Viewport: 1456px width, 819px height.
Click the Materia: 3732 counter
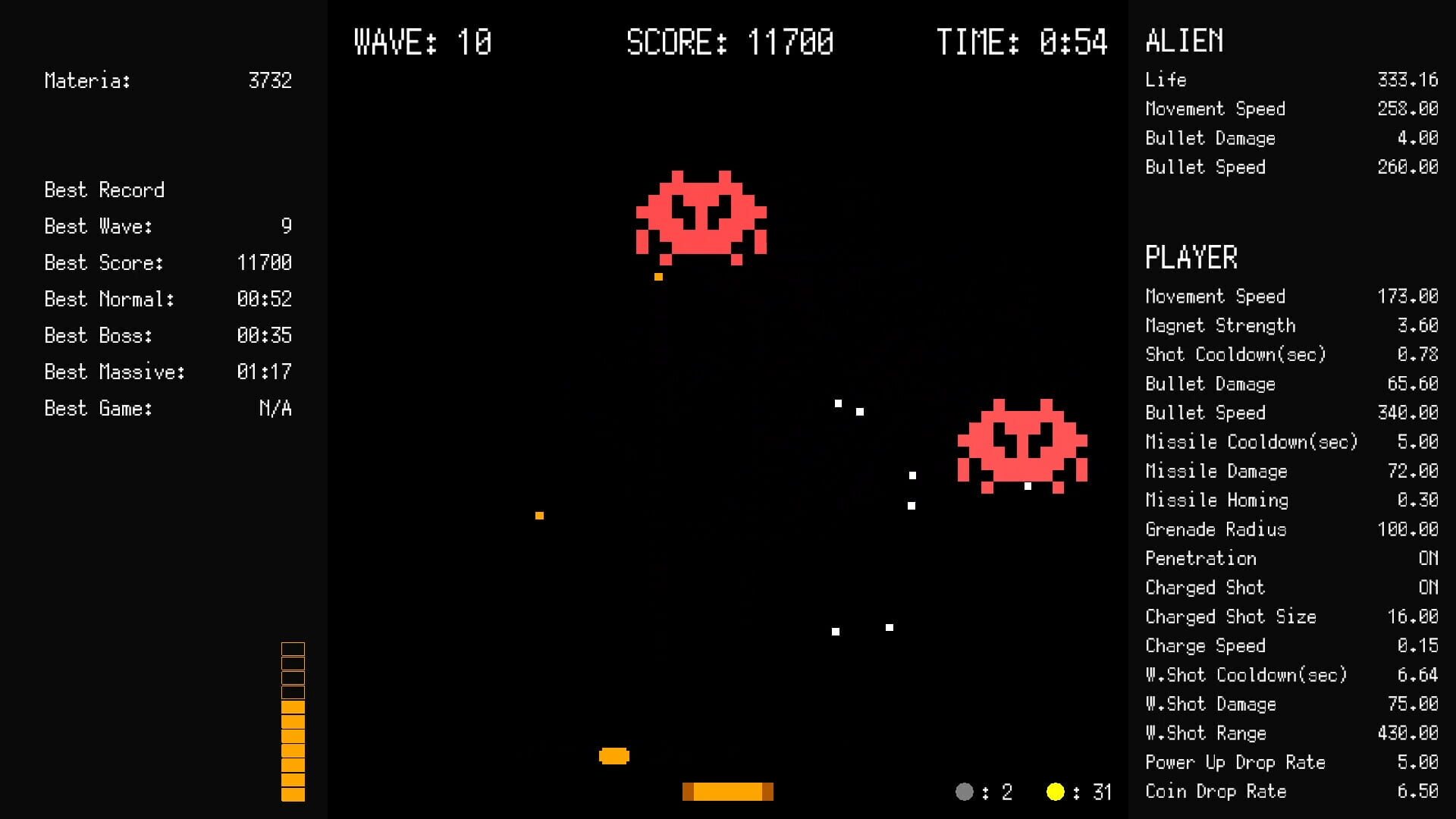pos(168,81)
